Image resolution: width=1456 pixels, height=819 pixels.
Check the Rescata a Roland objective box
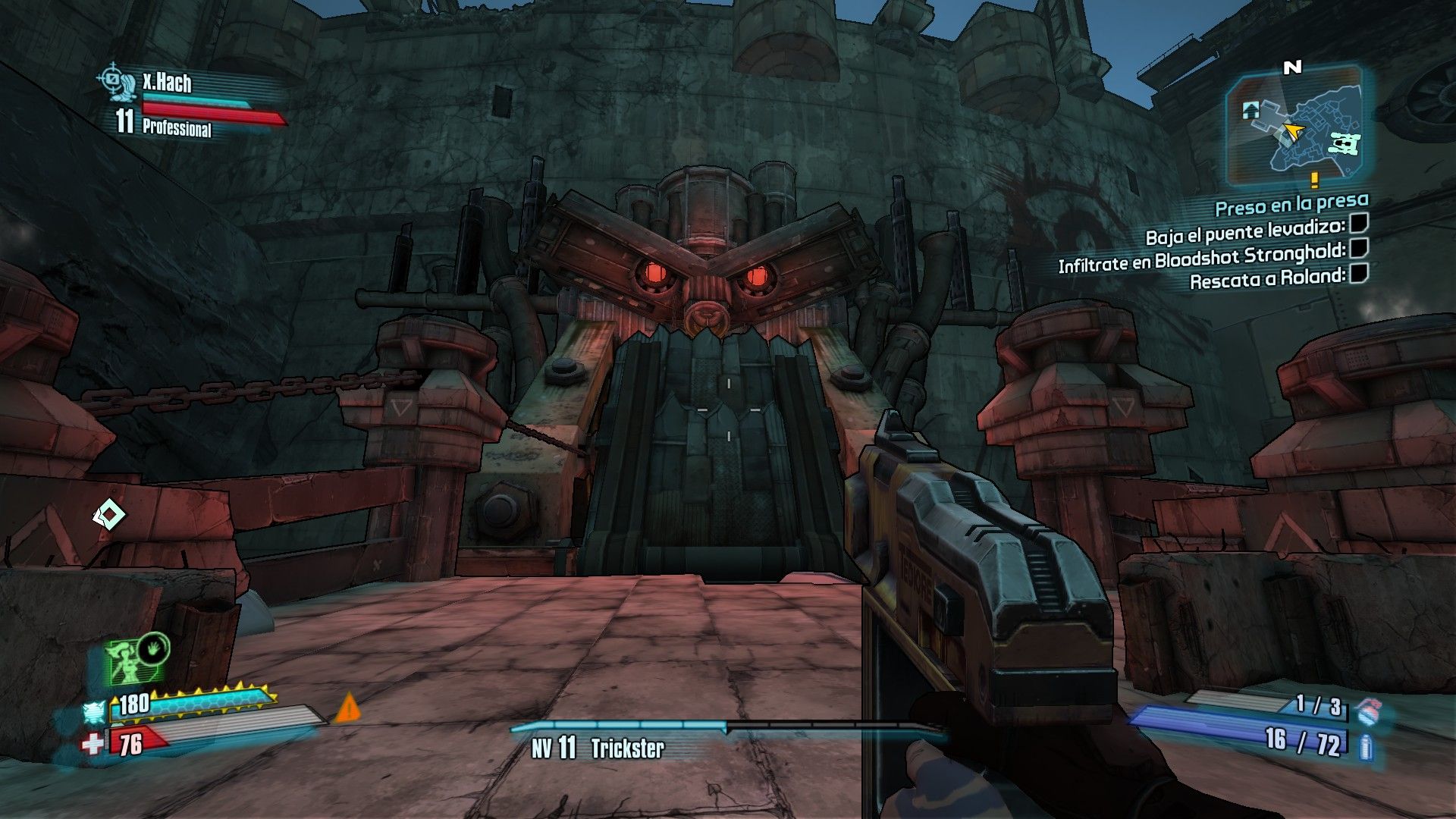(1359, 273)
